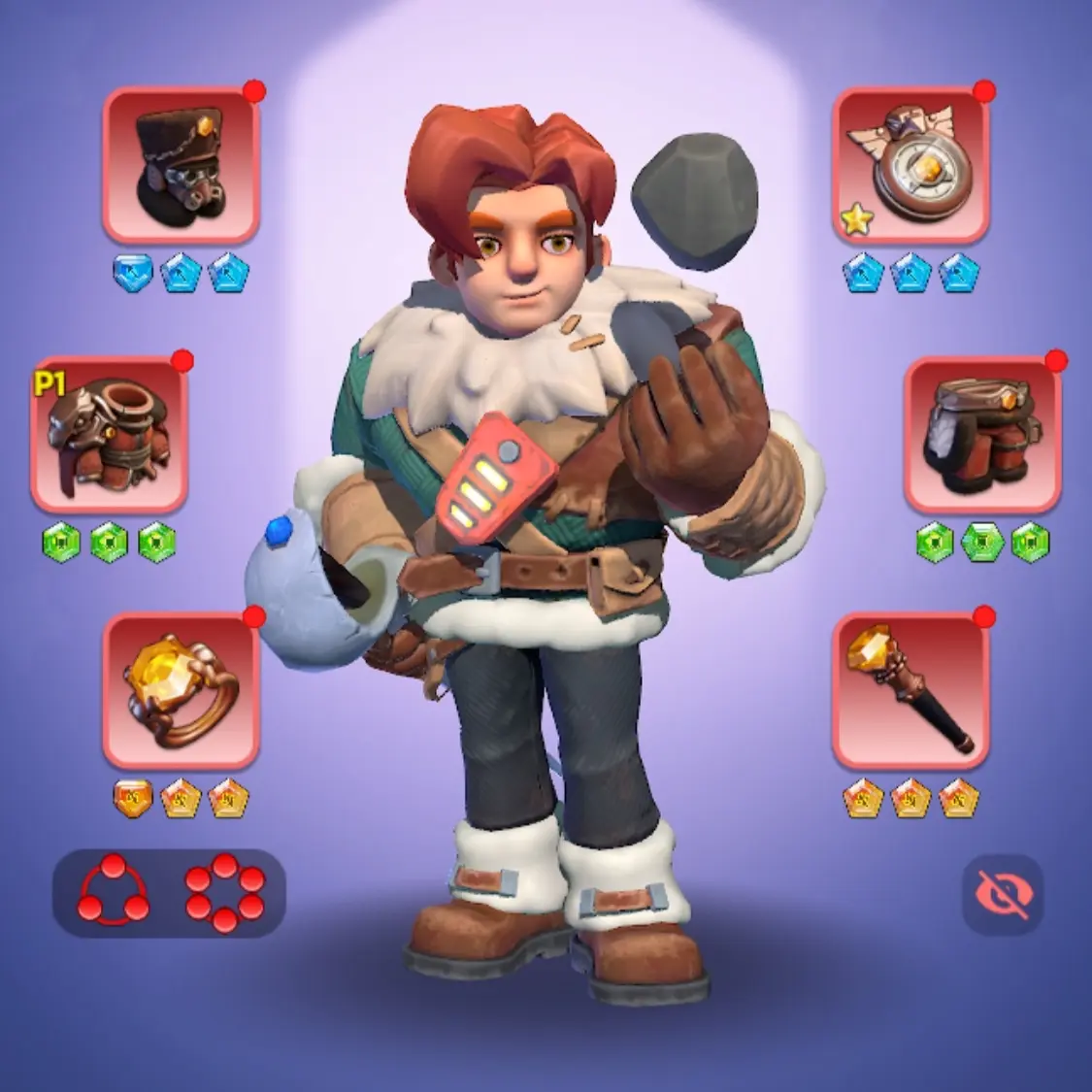Select the golden gem ring slot
The width and height of the screenshot is (1092, 1092).
(181, 690)
